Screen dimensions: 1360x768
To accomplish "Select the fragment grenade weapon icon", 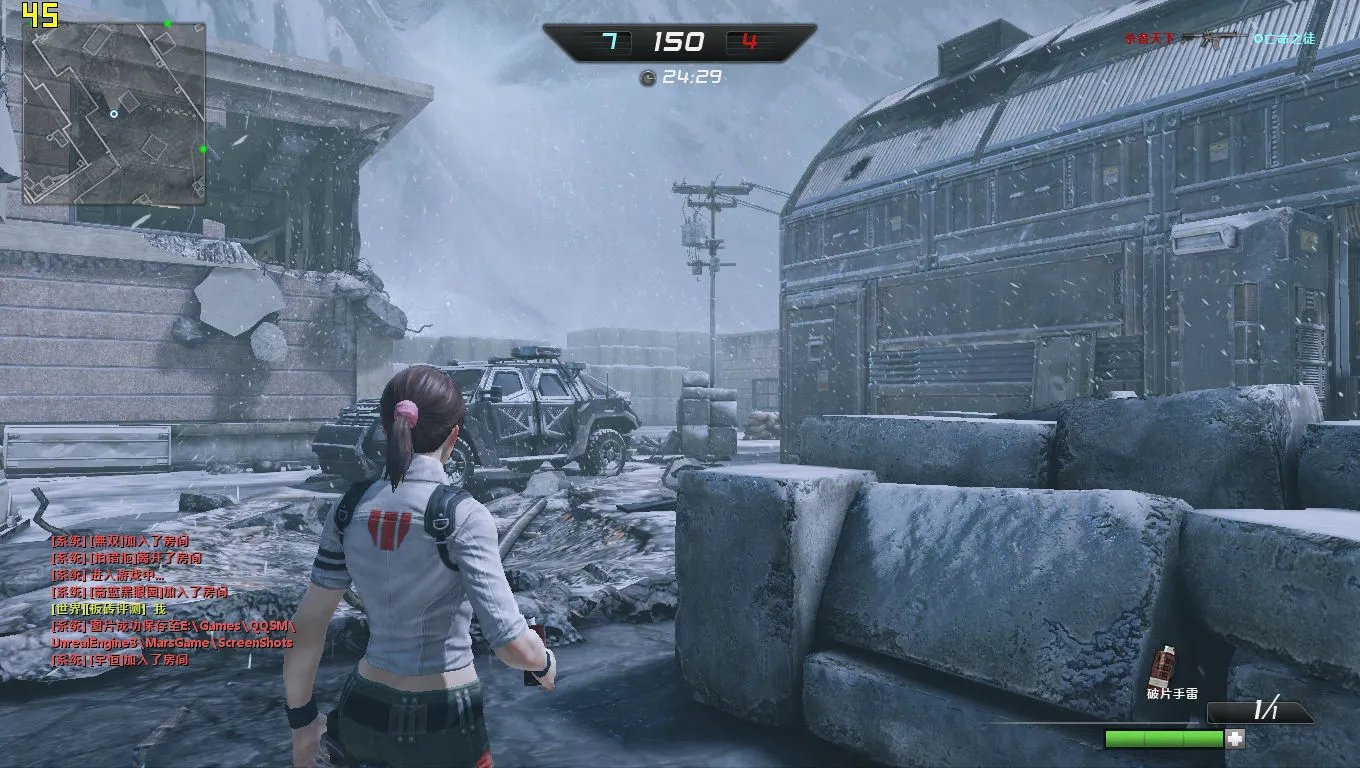I will [1163, 664].
